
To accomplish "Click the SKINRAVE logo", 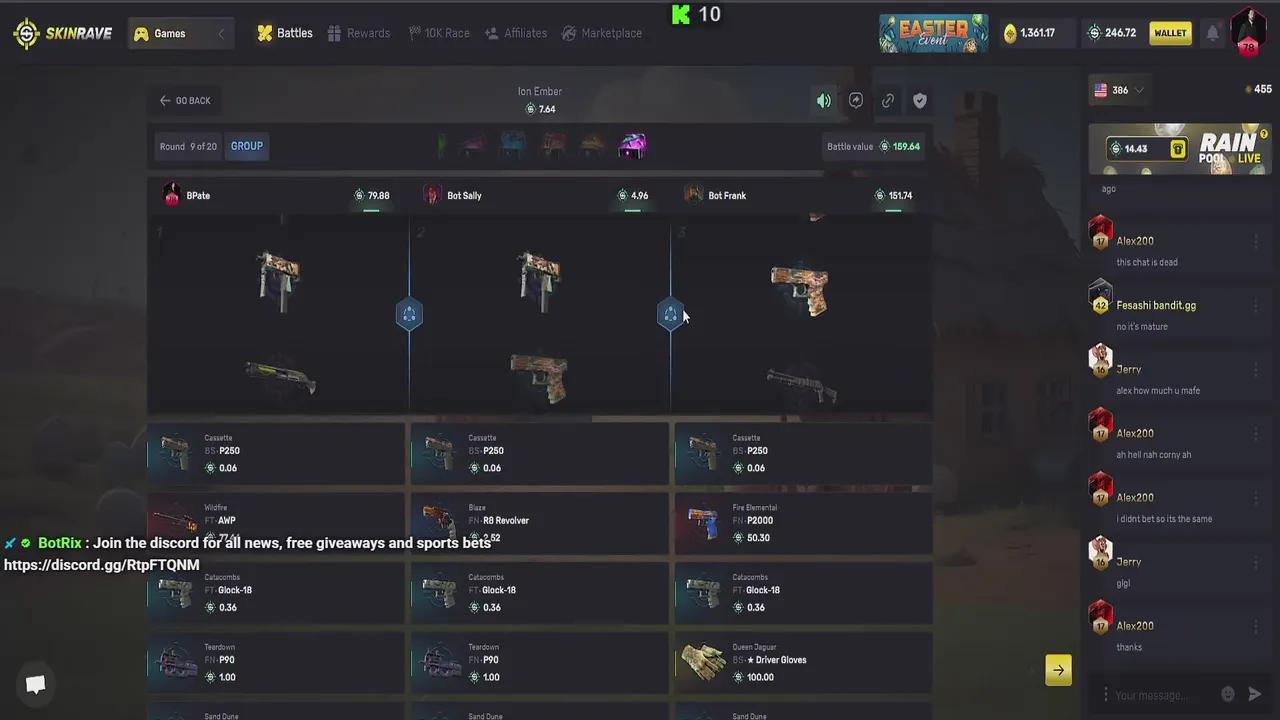I will (x=62, y=33).
